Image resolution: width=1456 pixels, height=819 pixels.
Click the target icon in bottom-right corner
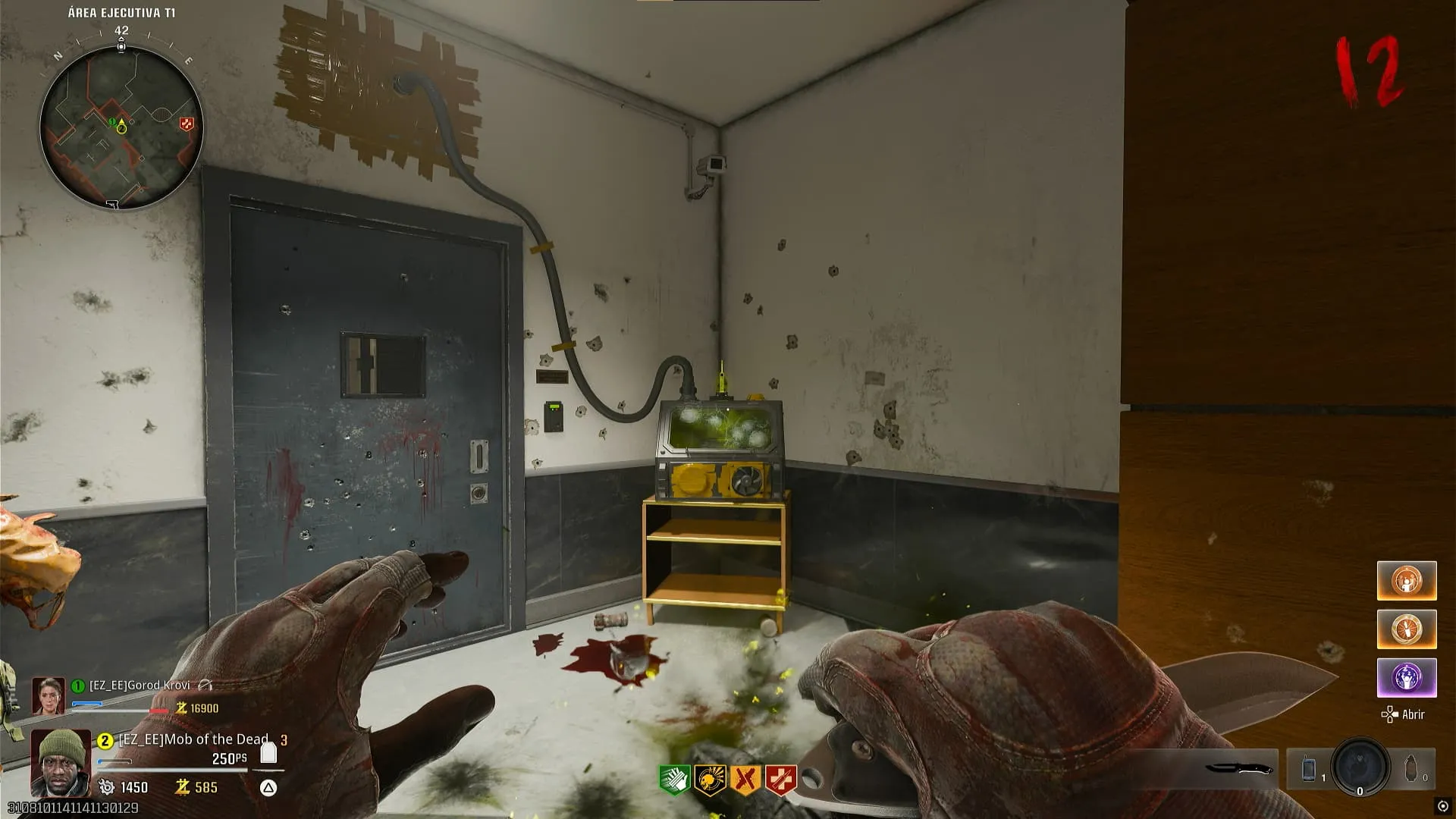click(1442, 806)
